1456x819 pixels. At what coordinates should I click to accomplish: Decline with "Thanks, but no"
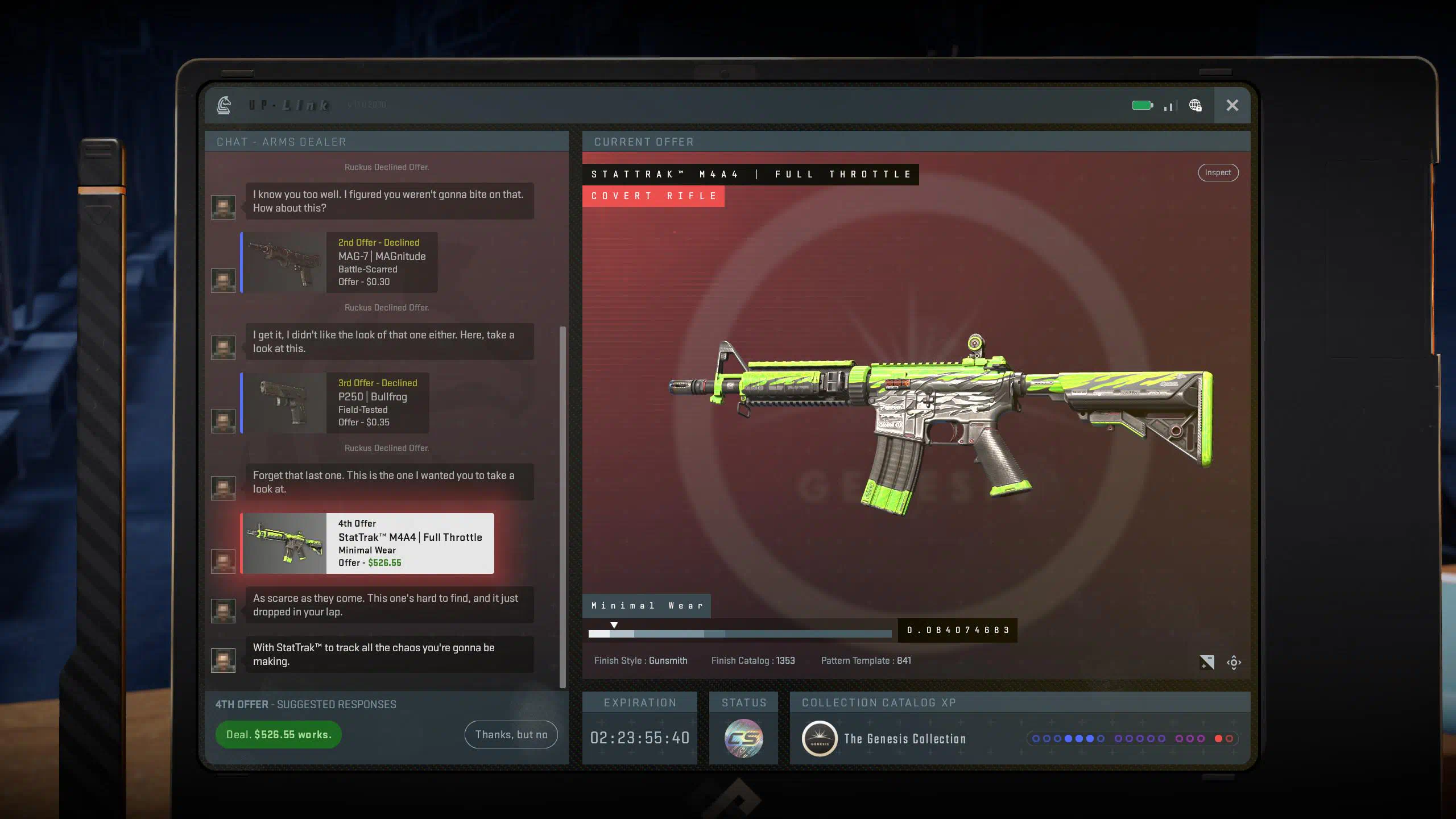[511, 734]
